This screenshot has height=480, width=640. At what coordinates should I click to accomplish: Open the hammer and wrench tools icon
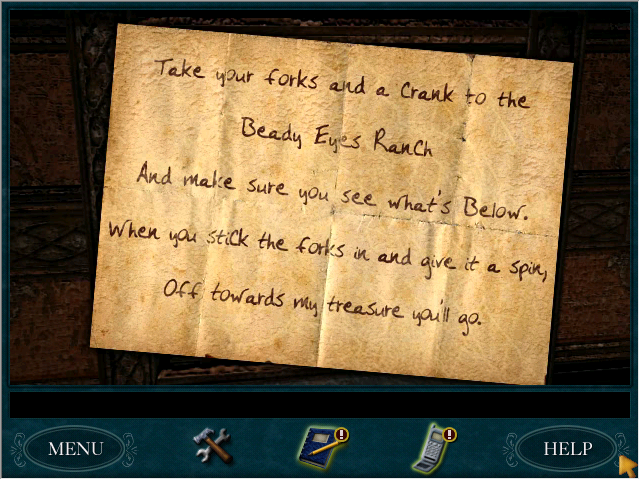[212, 446]
